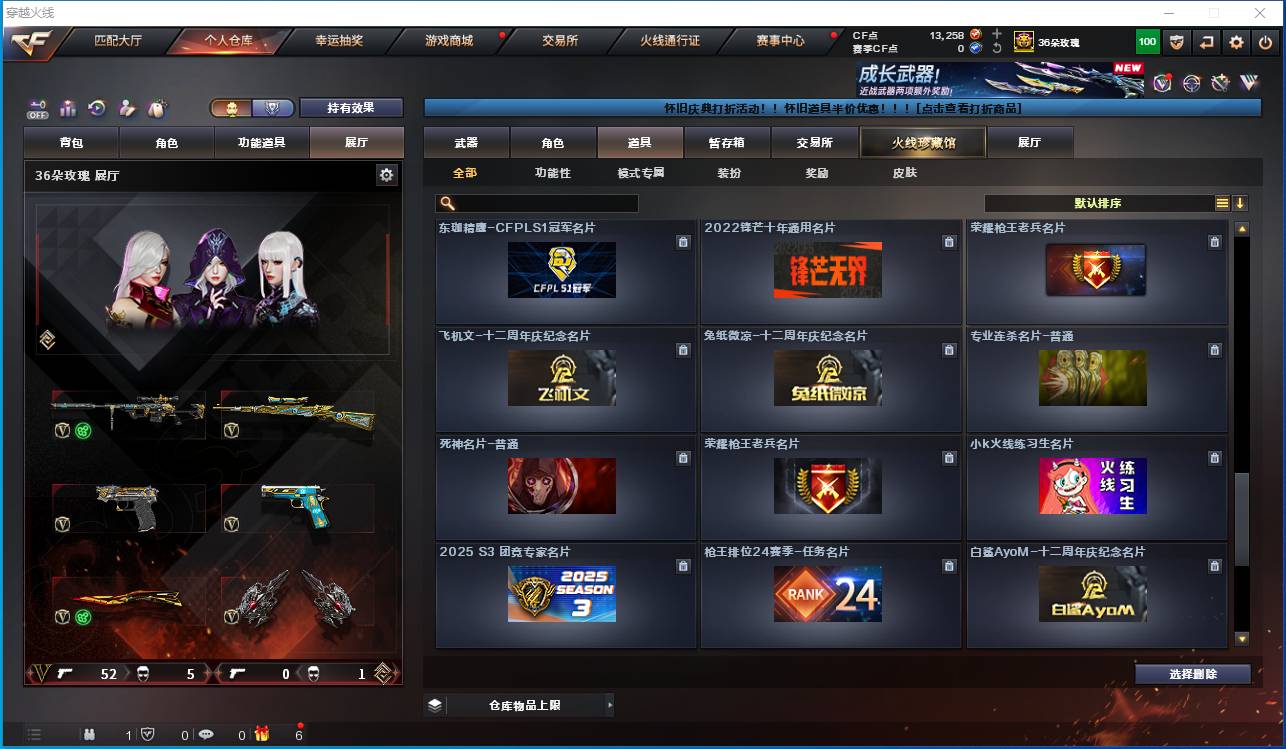Screen dimensions: 1286x749
Task: Type in the item search field
Action: pos(540,203)
